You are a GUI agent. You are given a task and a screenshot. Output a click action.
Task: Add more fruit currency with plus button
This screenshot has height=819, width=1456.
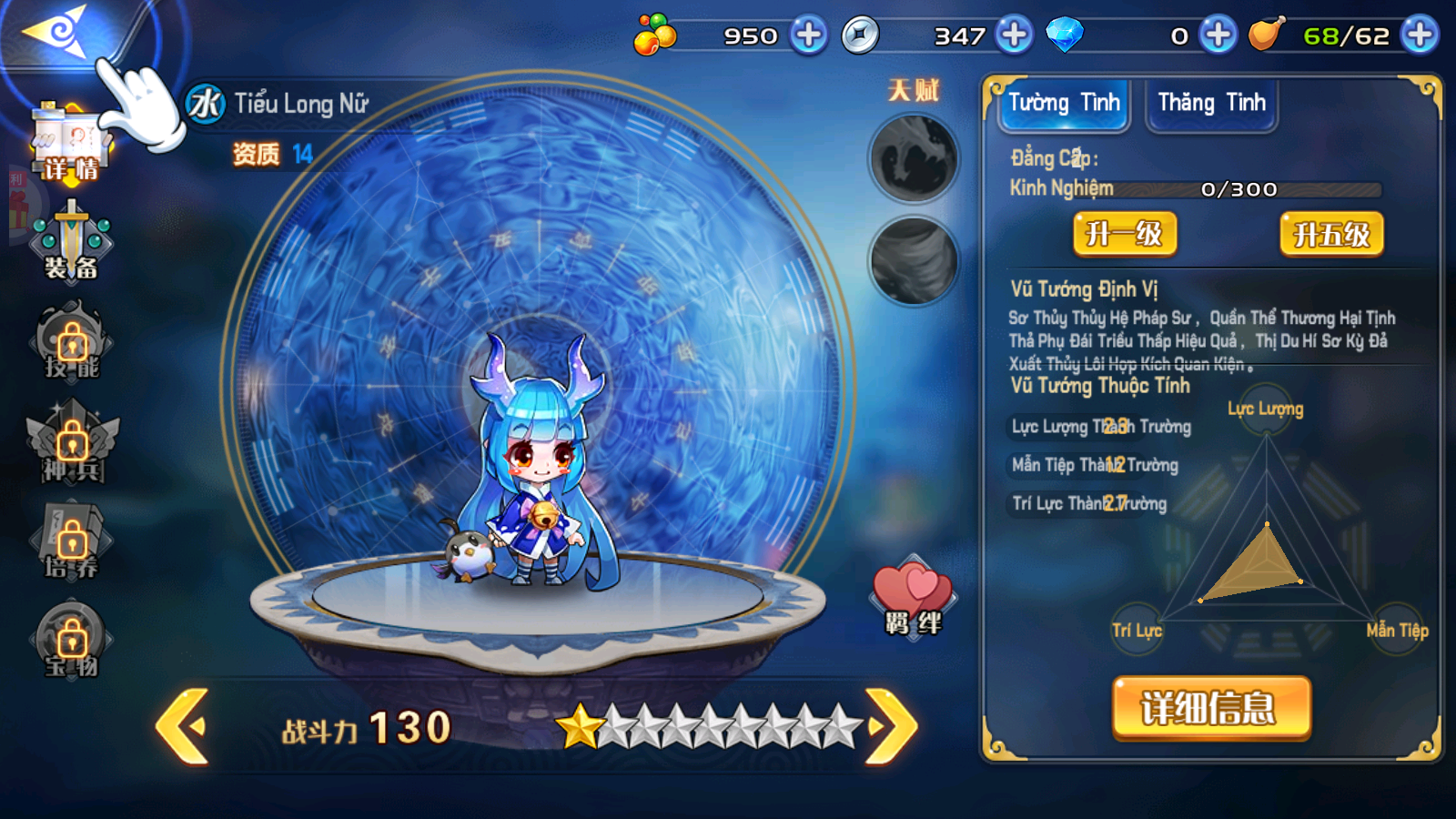coord(808,35)
